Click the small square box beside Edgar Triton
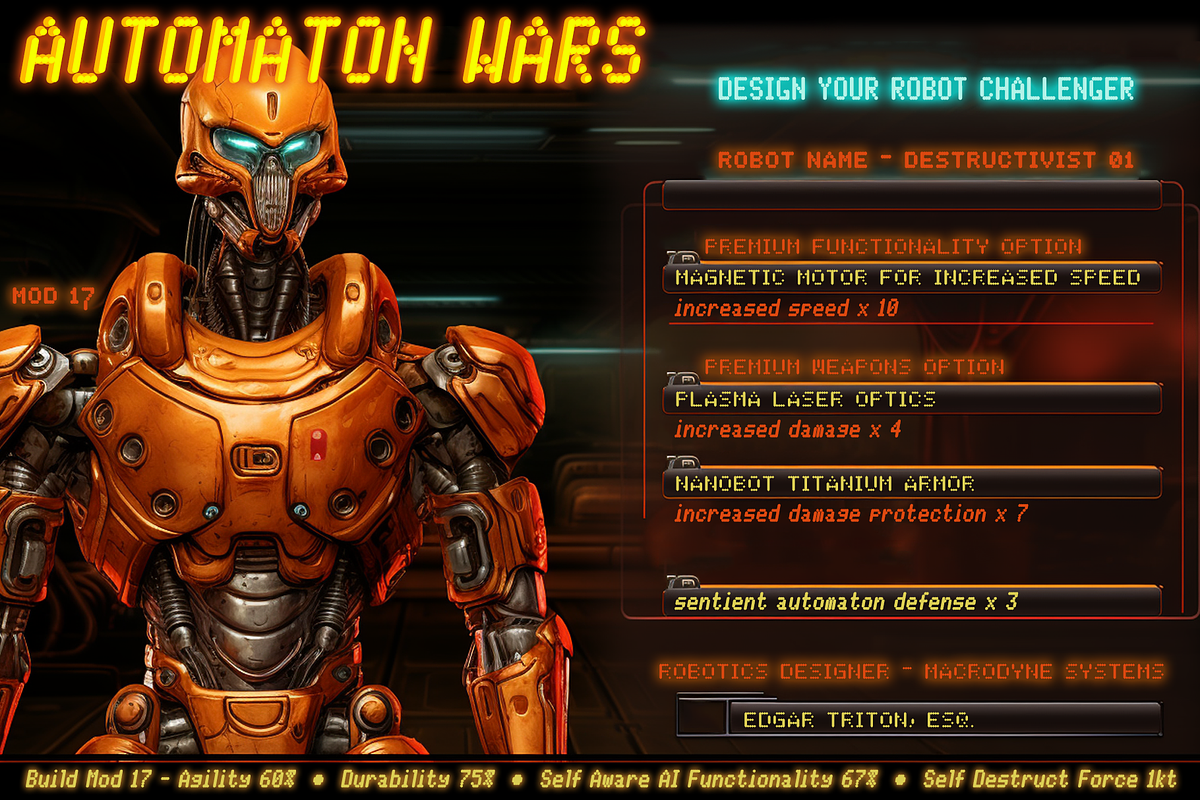1200x800 pixels. click(x=702, y=718)
